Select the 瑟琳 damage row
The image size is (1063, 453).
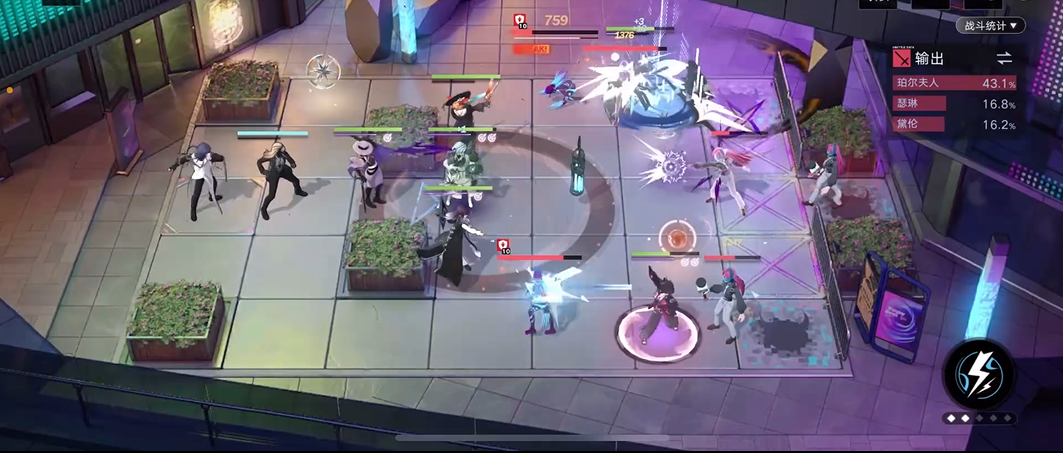pyautogui.click(x=954, y=104)
